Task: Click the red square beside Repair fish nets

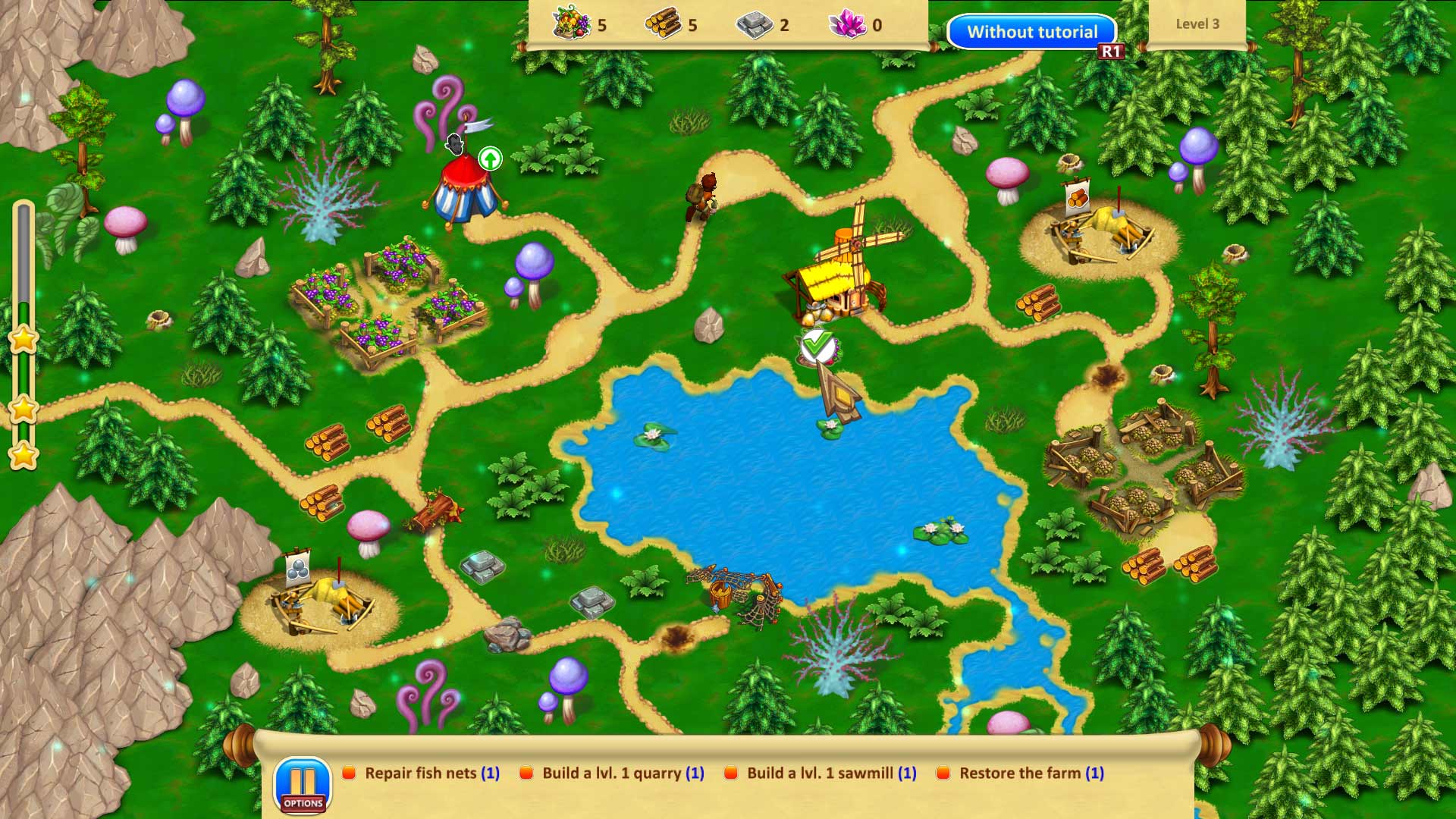Action: coord(348,773)
